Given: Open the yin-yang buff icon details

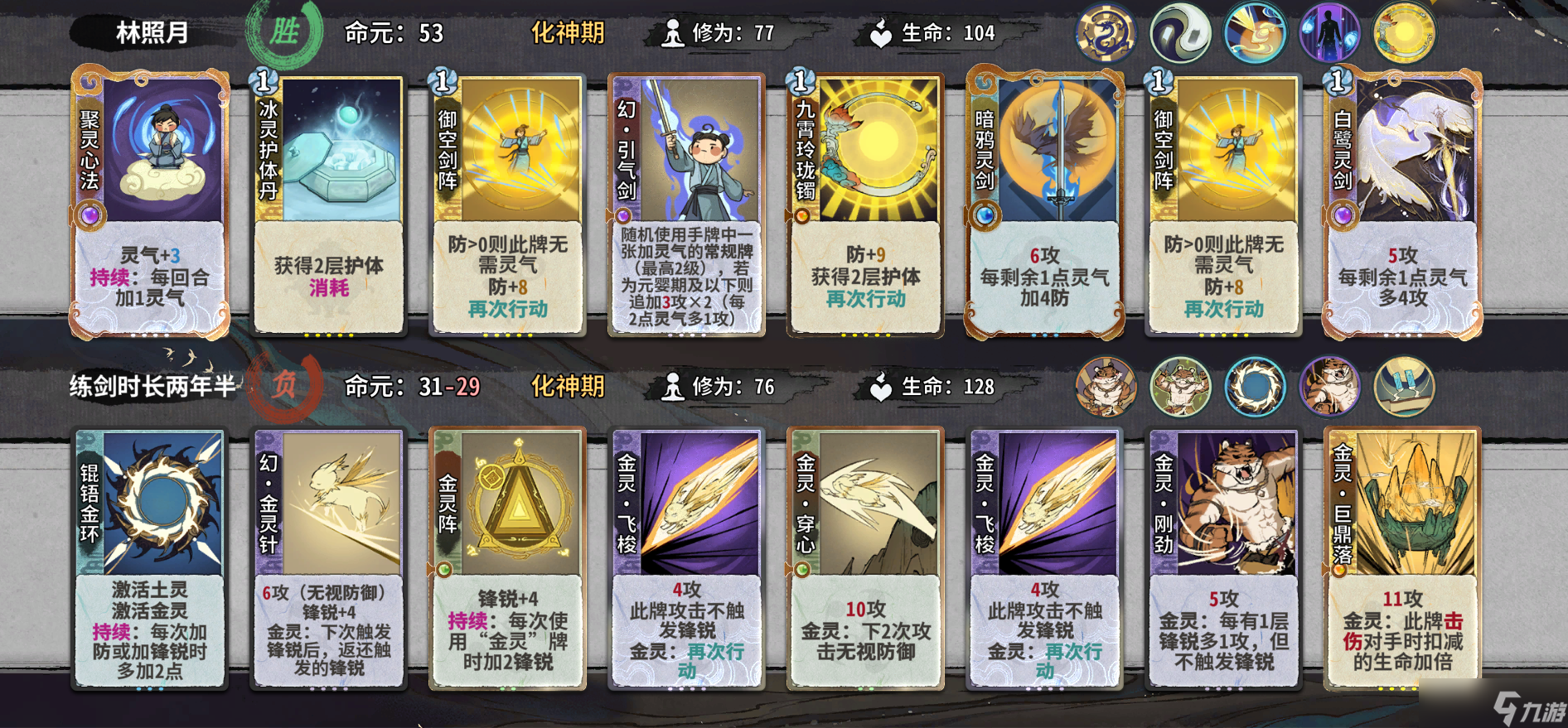Looking at the screenshot, I should point(1180,34).
